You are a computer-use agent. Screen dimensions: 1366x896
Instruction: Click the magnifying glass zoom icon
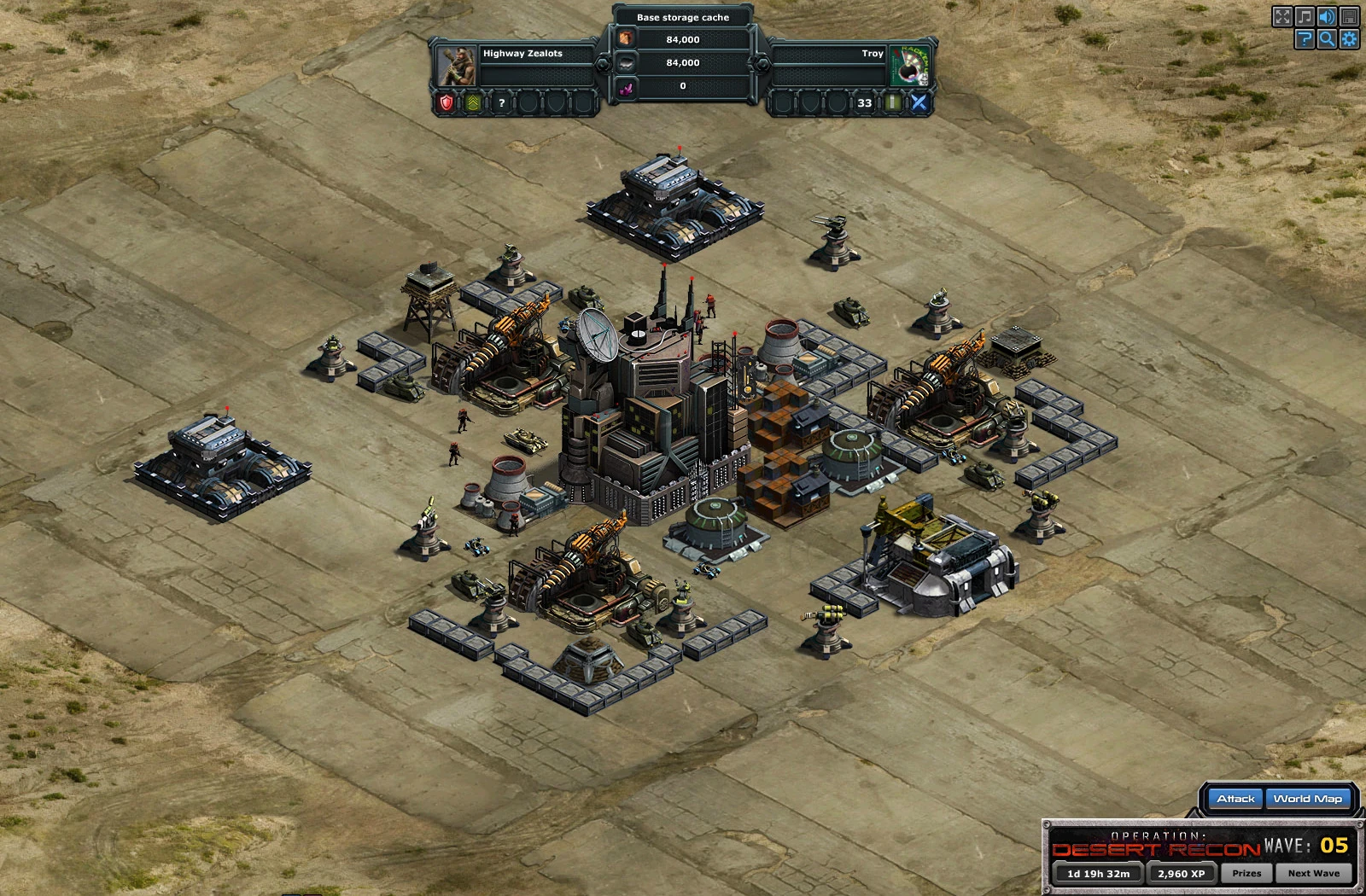click(1327, 38)
